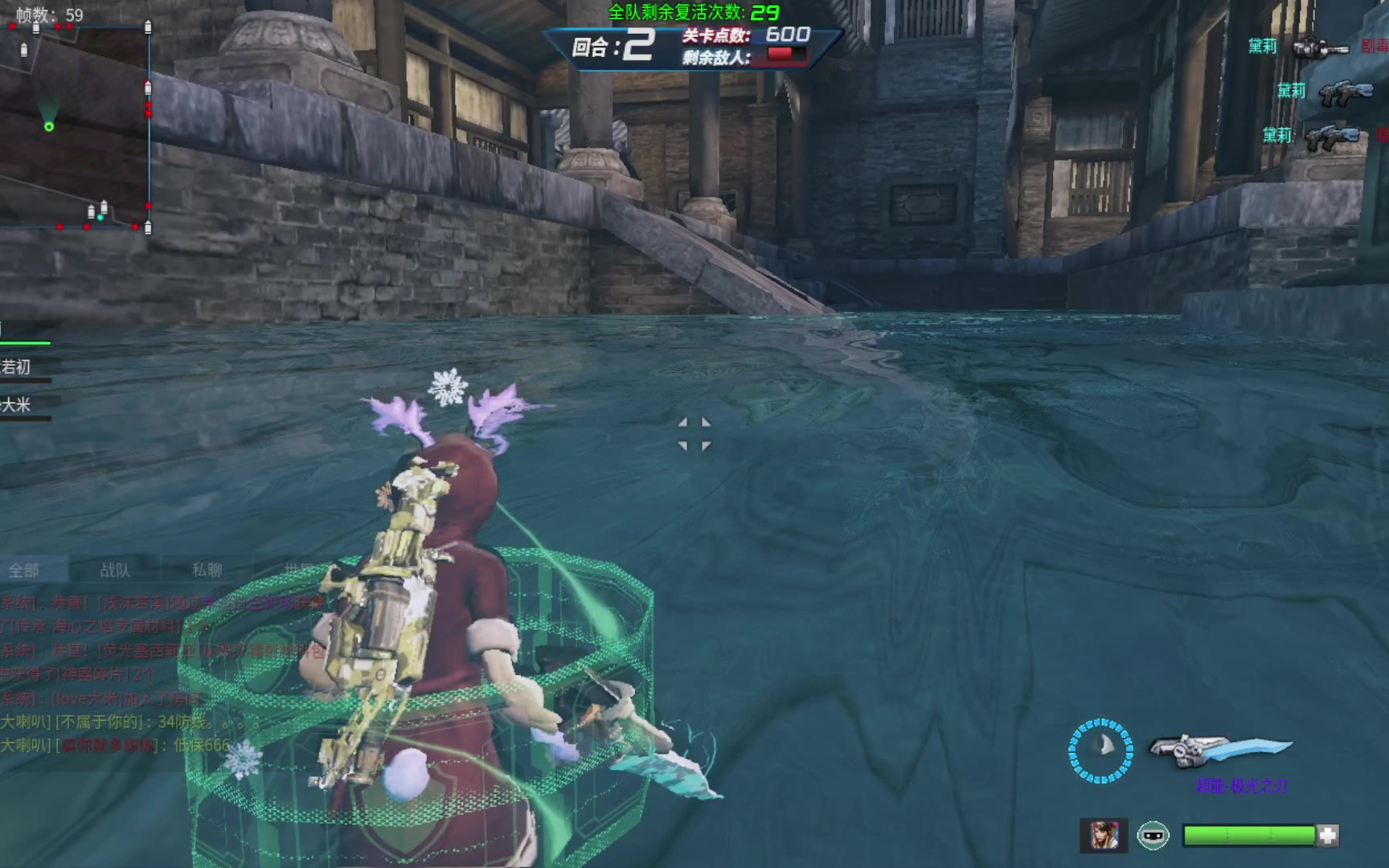Select the 超能-极光之刃 blade weapon icon

(x=1220, y=749)
